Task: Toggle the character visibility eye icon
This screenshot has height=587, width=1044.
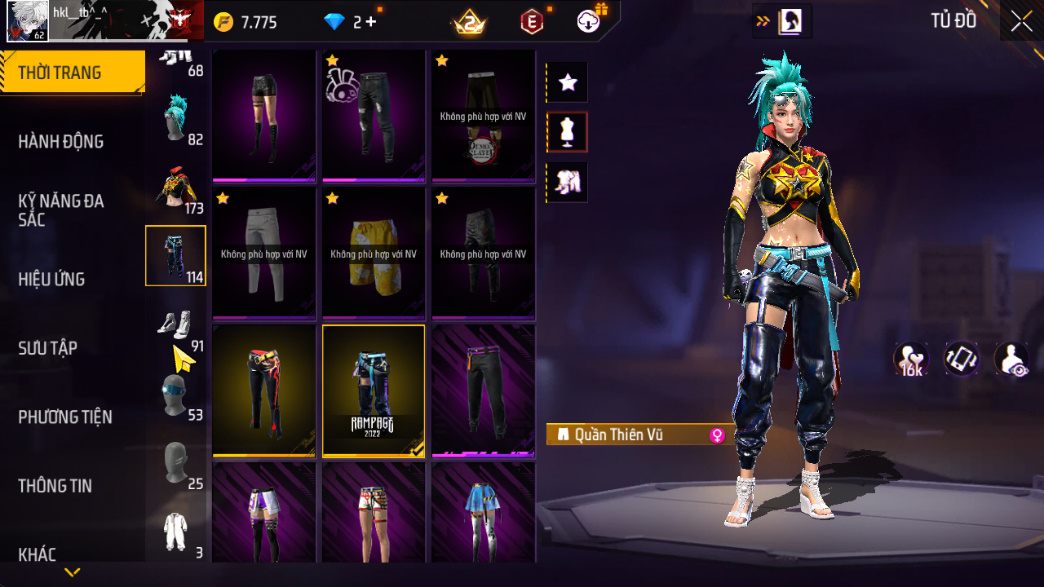Action: (x=1012, y=360)
